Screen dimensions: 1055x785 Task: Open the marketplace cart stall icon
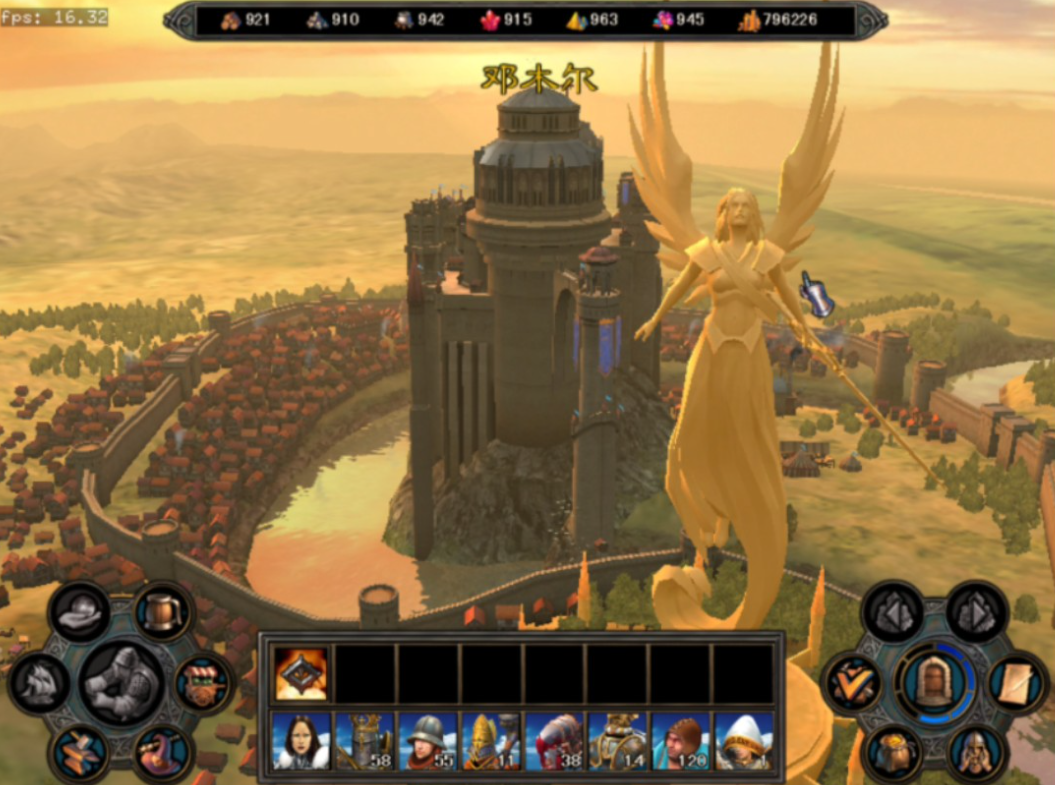(x=203, y=684)
